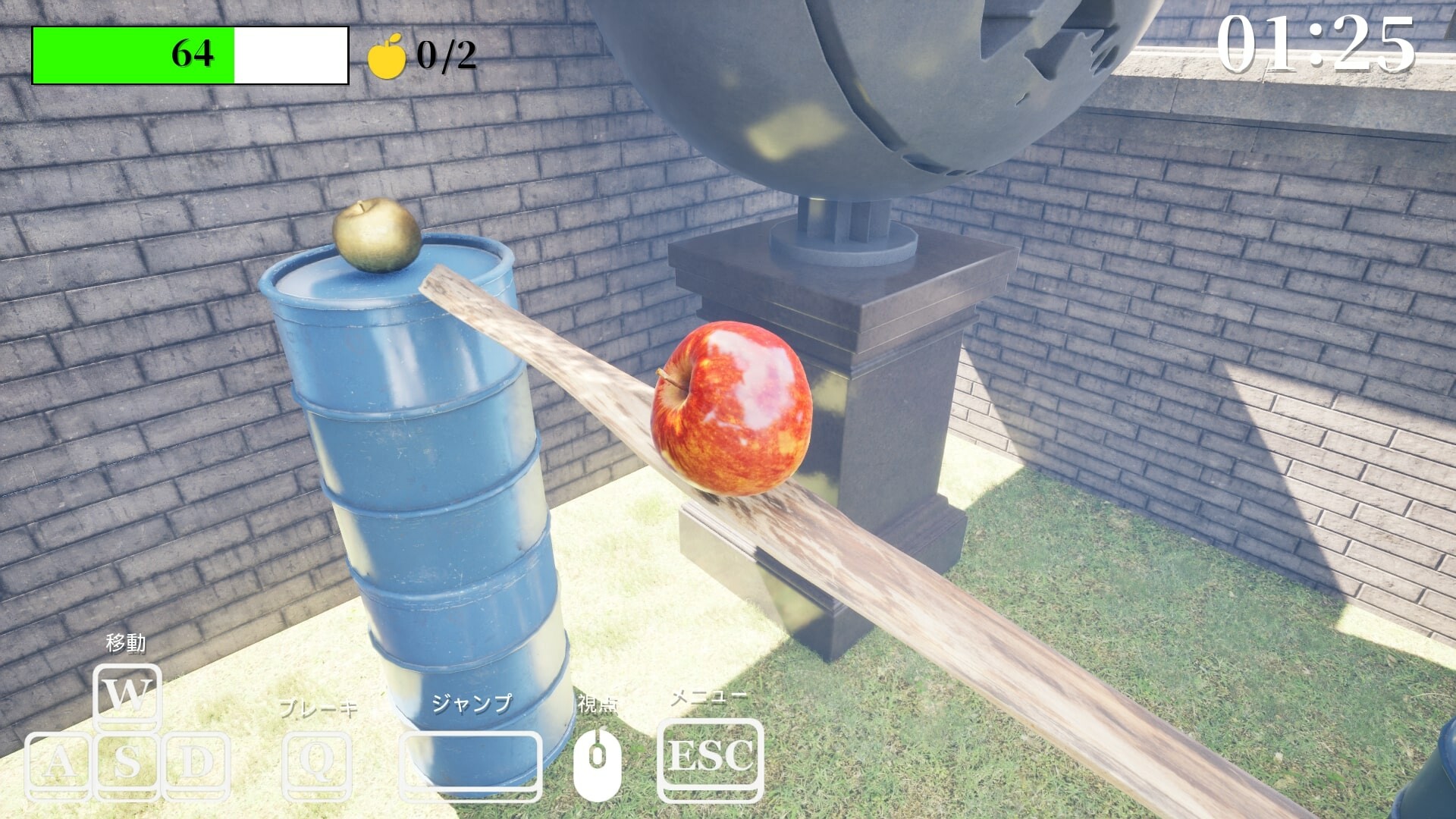
Task: Click the spacebar jump (ジャンプ) icon
Action: coord(470,763)
